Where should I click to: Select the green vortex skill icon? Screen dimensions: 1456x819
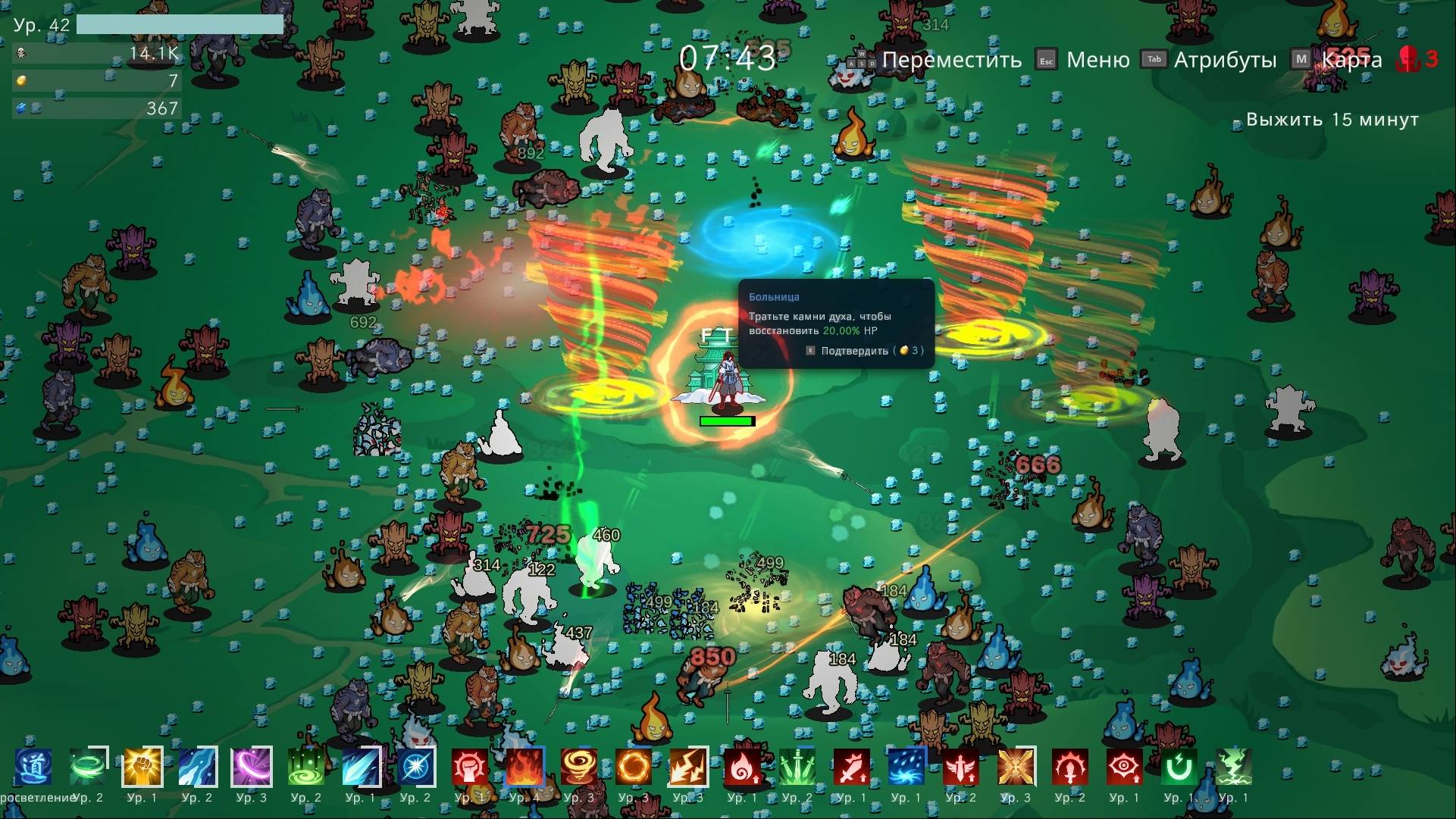pyautogui.click(x=306, y=767)
